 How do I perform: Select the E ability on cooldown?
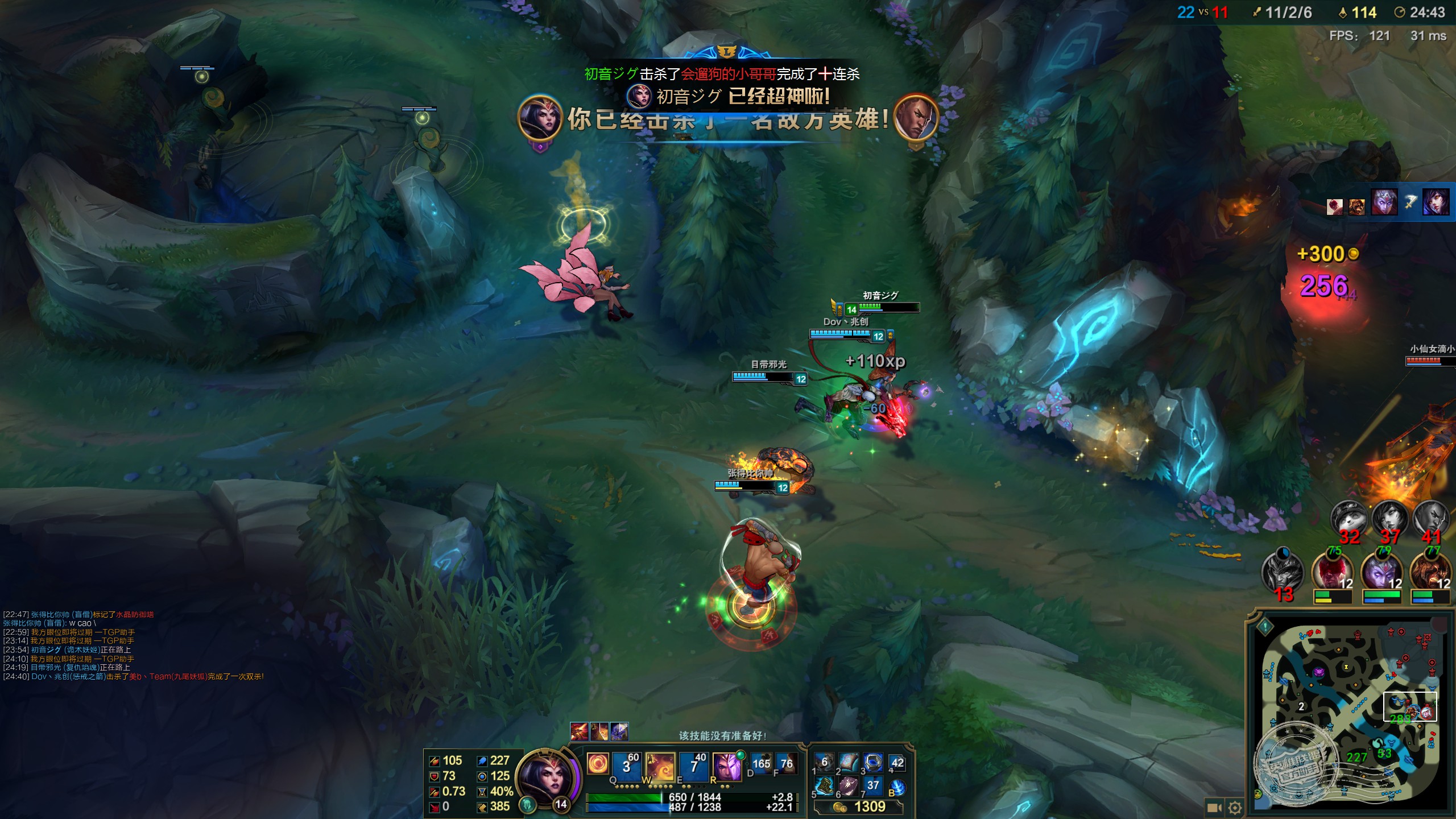[694, 766]
